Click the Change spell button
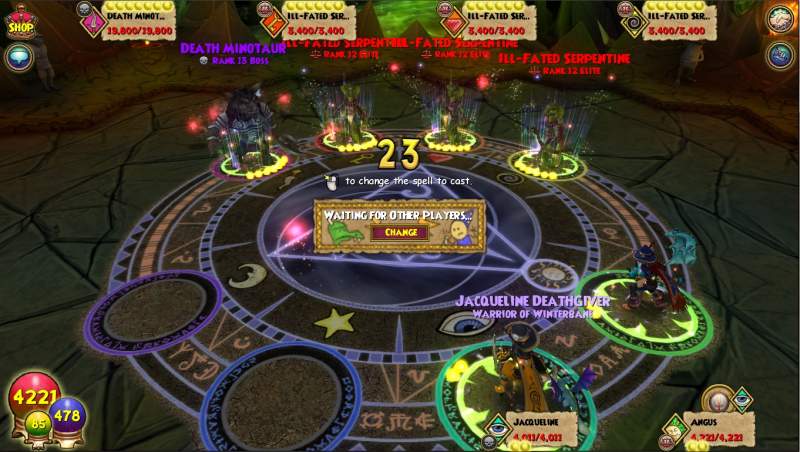The width and height of the screenshot is (800, 452). (x=400, y=232)
